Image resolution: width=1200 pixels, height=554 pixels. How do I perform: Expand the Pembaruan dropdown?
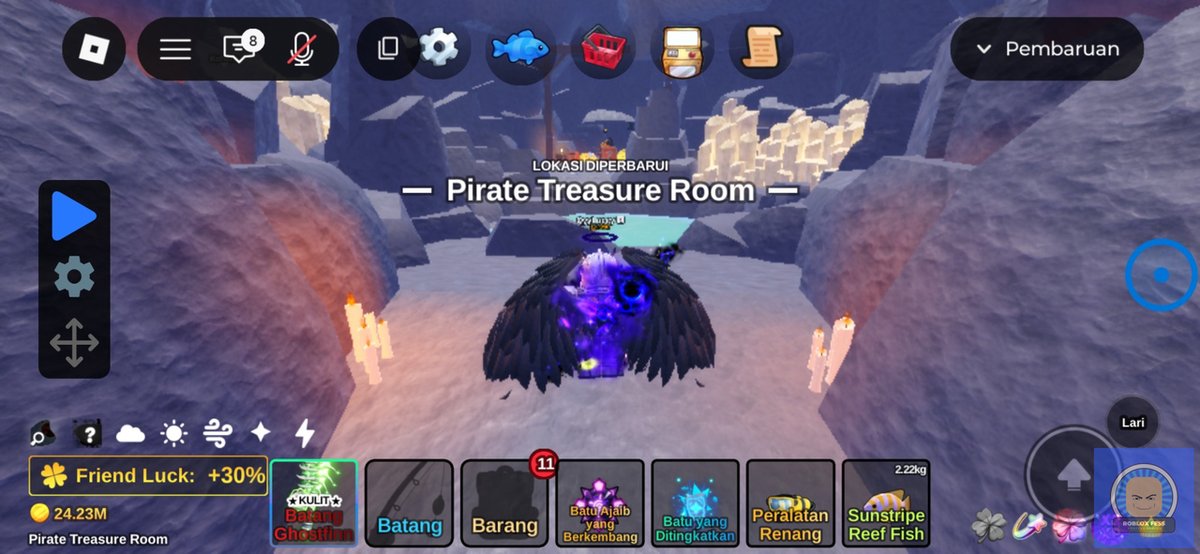pyautogui.click(x=1047, y=49)
